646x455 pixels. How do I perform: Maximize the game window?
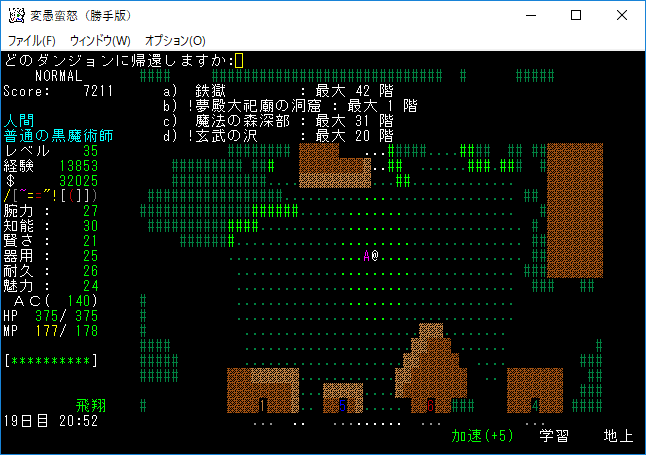[x=576, y=15]
